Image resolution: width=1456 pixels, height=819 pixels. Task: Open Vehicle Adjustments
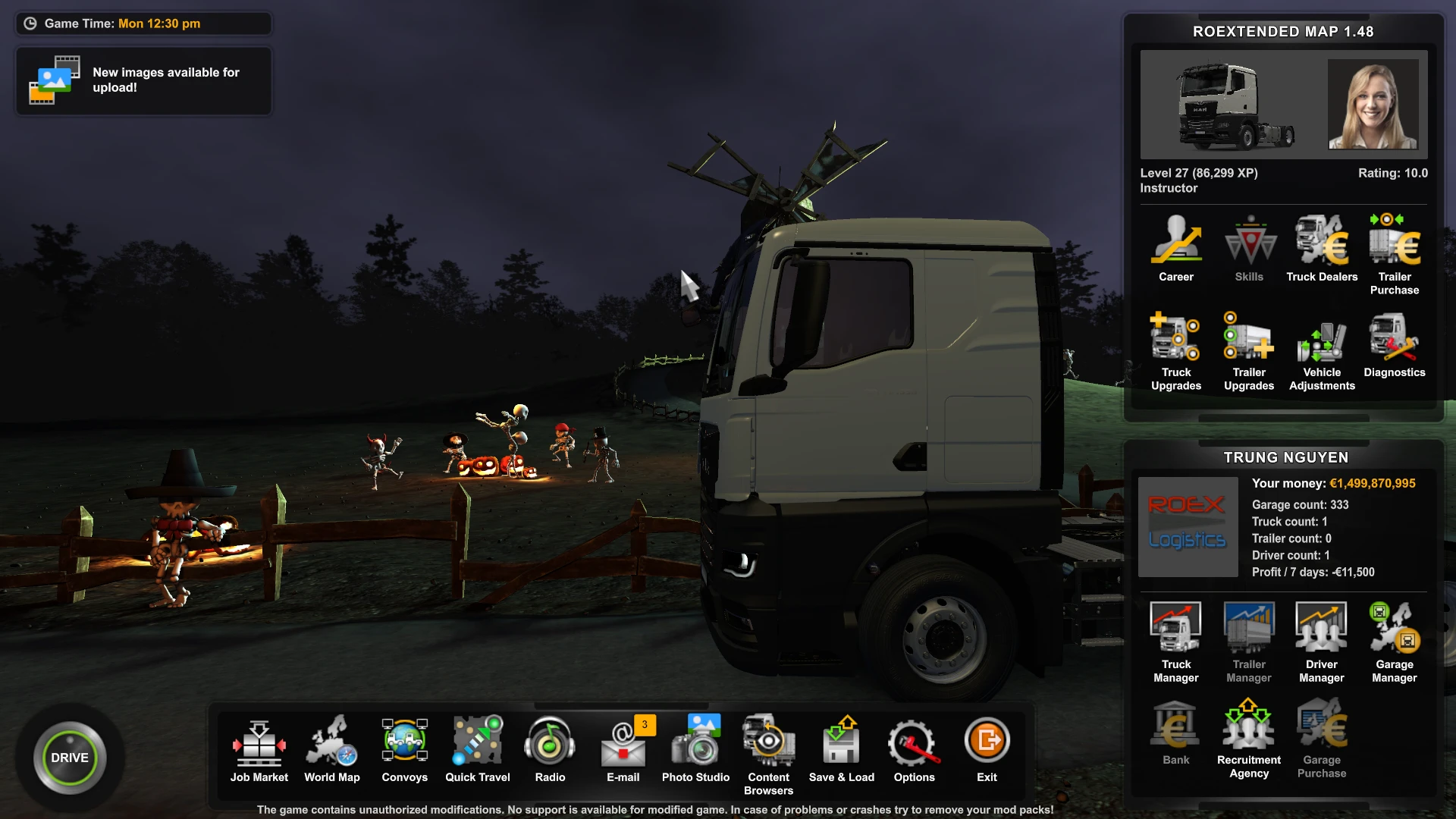pyautogui.click(x=1321, y=341)
